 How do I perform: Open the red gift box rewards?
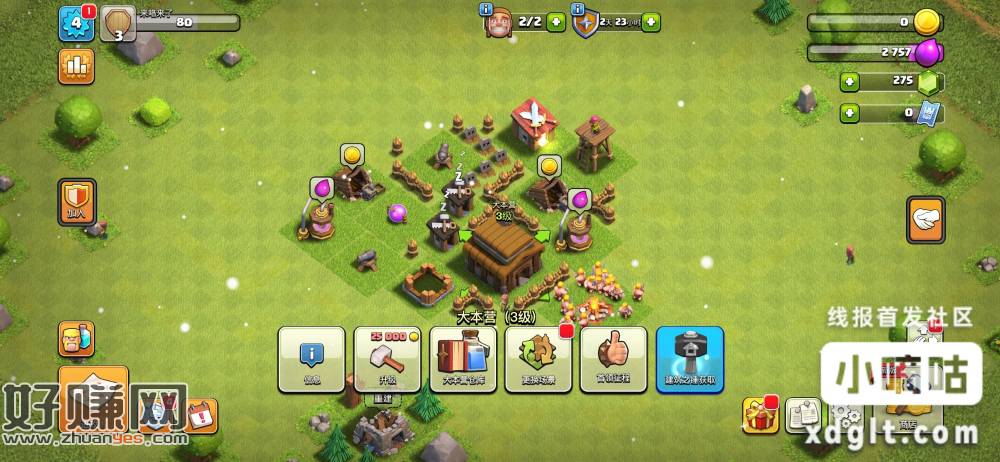[760, 413]
